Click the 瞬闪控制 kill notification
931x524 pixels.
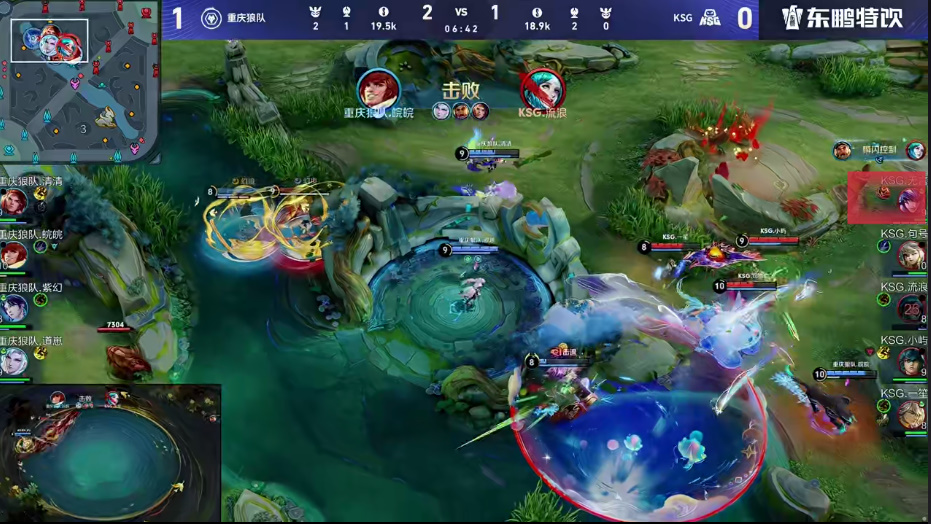pos(879,151)
